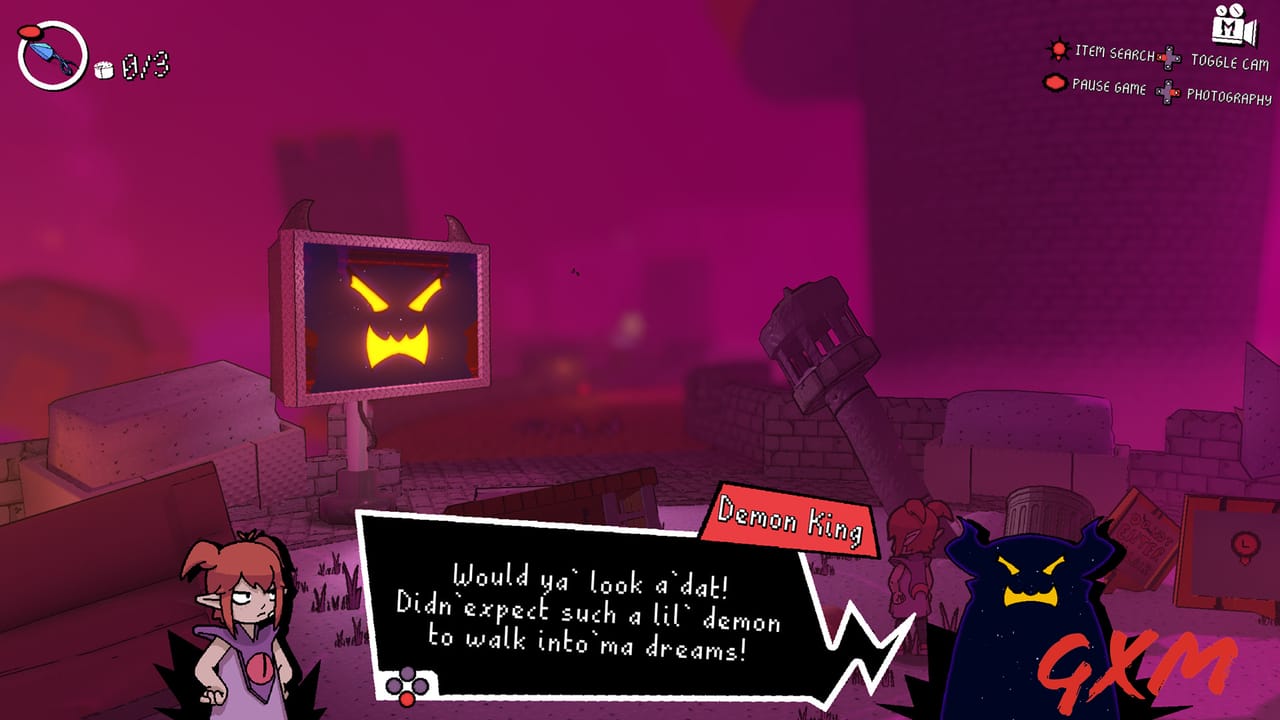Click the Demon King nameplate banner
Viewport: 1280px width, 720px height.
tap(790, 518)
